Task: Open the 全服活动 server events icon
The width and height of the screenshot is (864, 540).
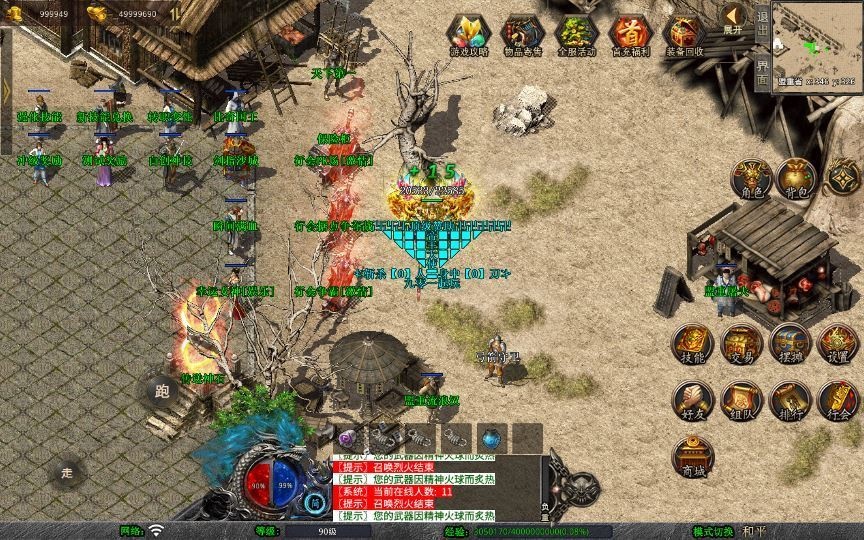Action: 576,34
